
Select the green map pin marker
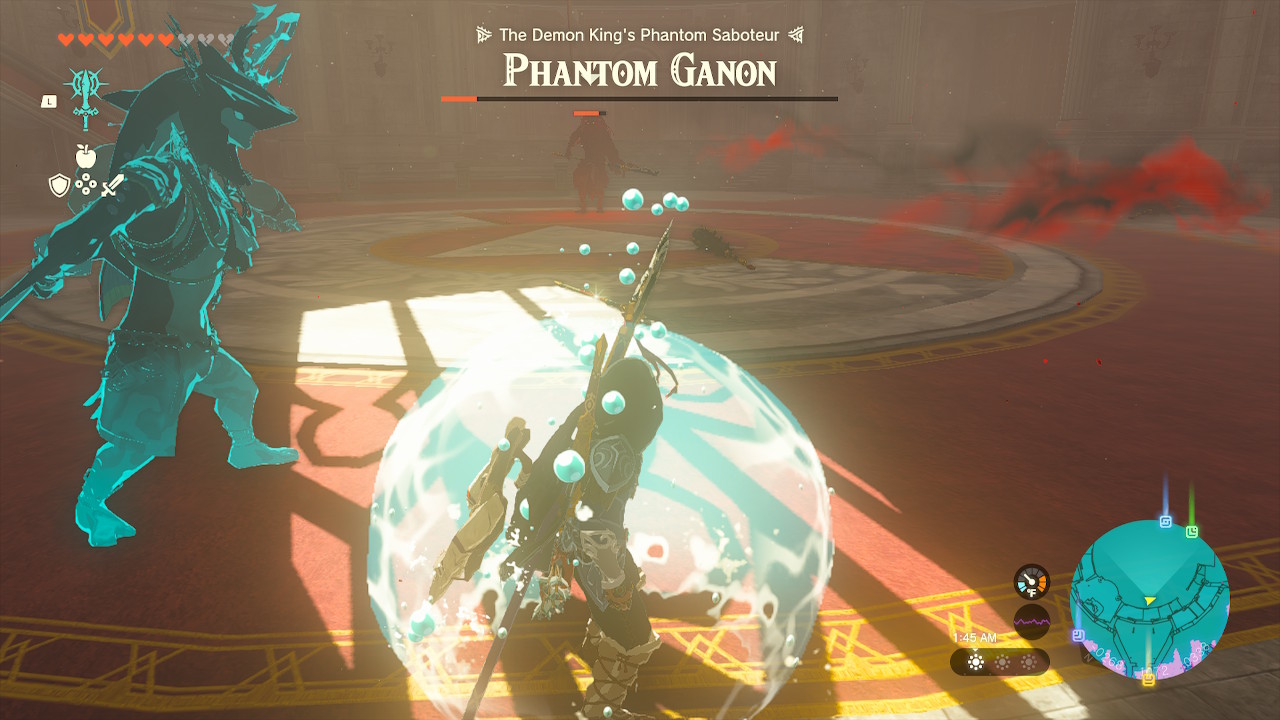coord(1192,531)
